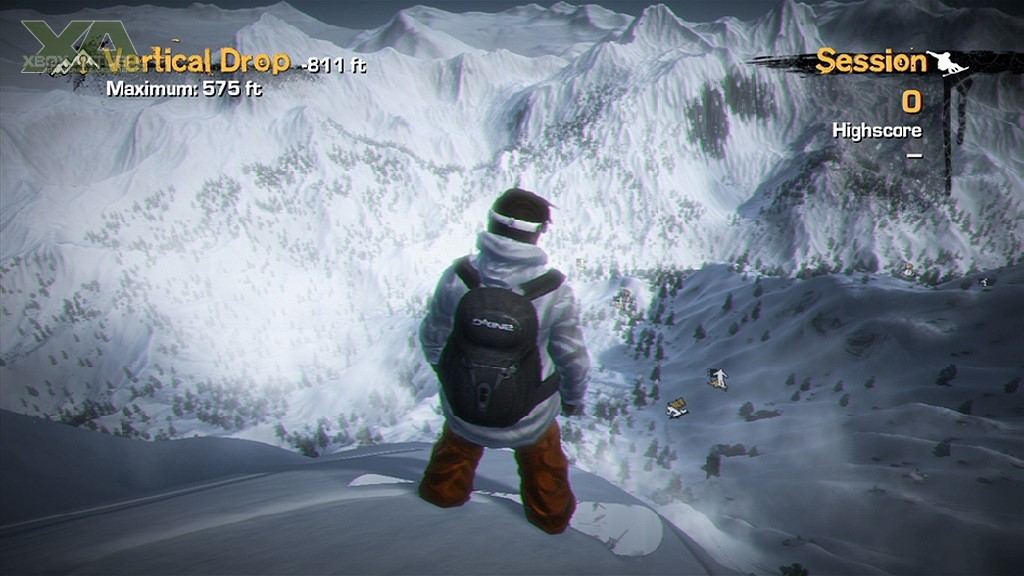Click the Vertical Drop challenge tracker

[x=197, y=62]
